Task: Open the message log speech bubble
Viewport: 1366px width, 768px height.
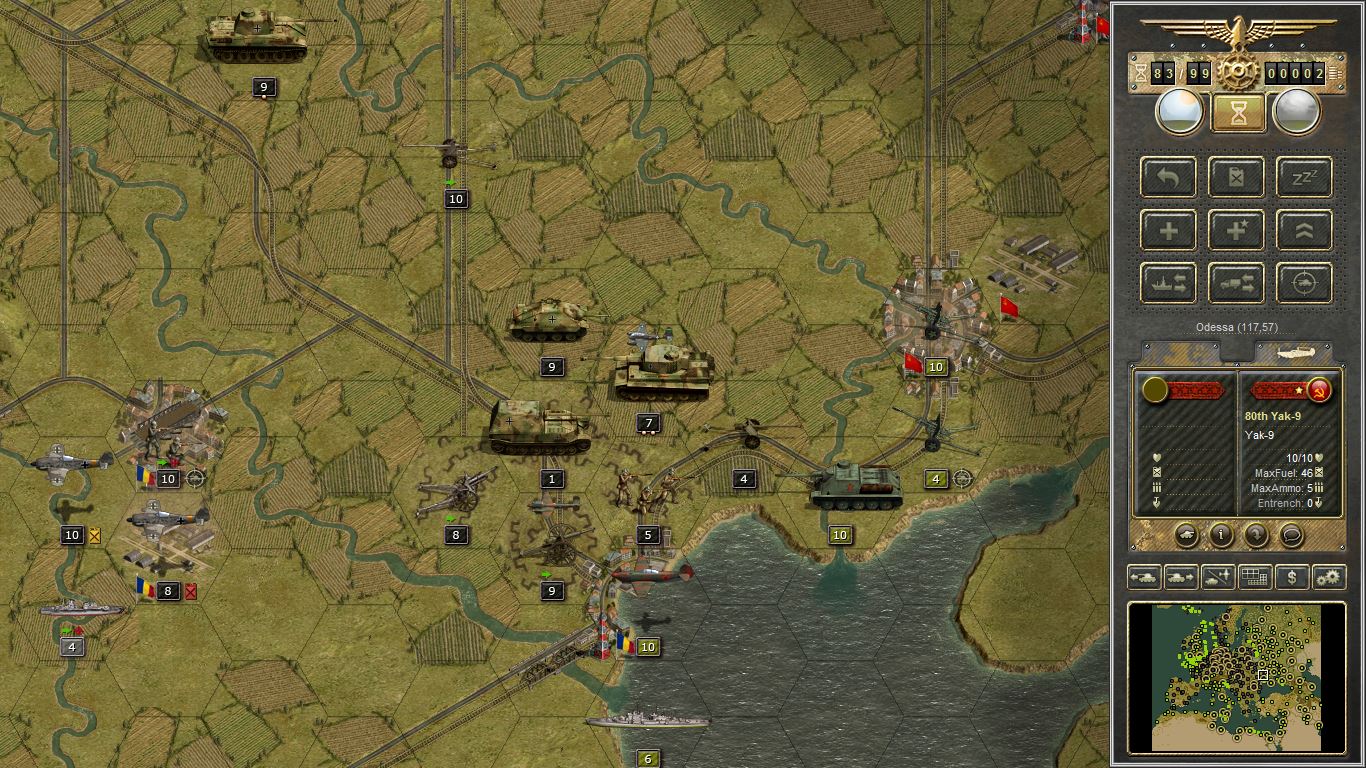Action: (x=1290, y=536)
